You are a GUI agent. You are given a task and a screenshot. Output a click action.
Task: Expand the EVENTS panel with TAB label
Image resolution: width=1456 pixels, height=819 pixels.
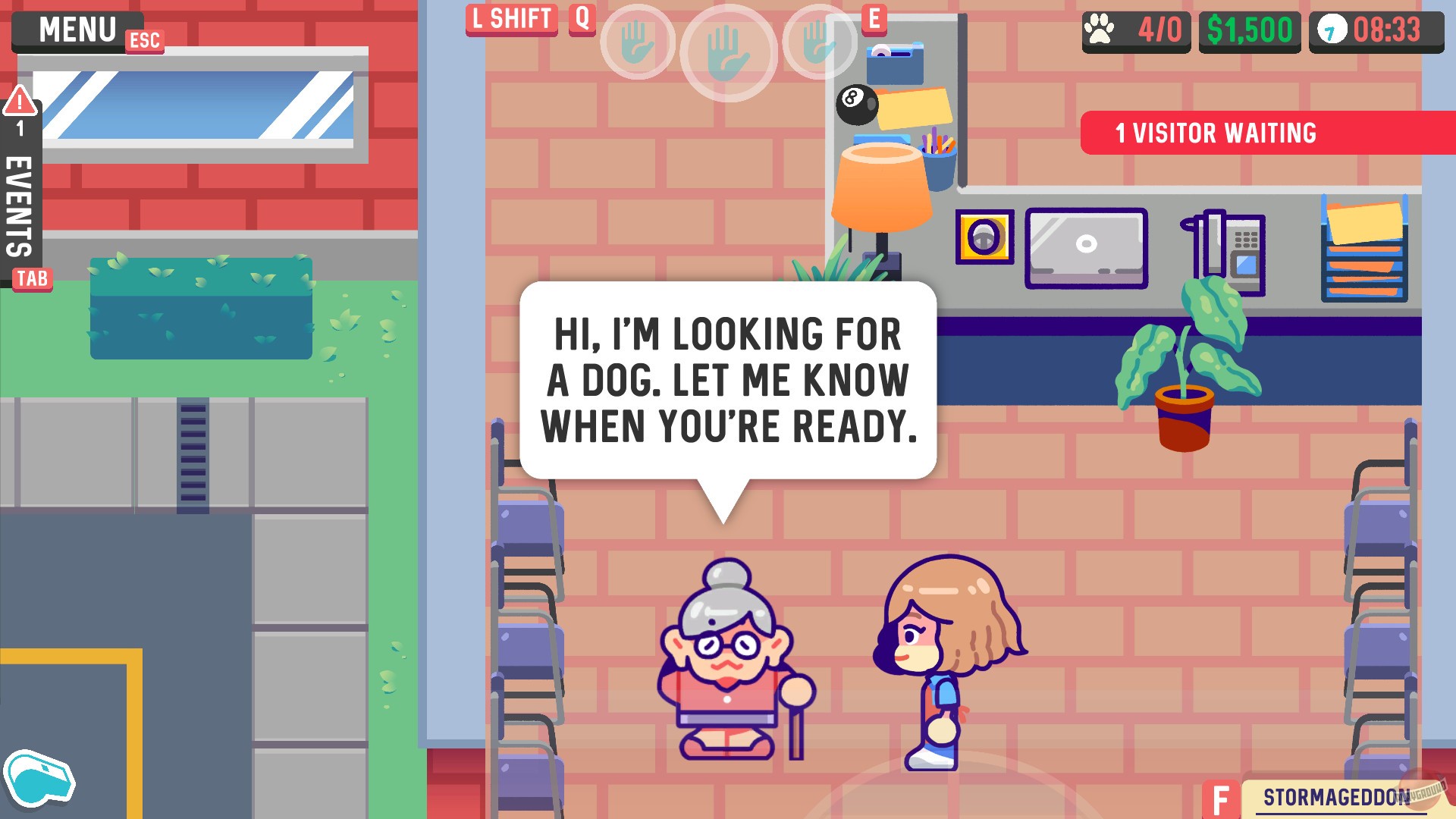click(x=32, y=279)
